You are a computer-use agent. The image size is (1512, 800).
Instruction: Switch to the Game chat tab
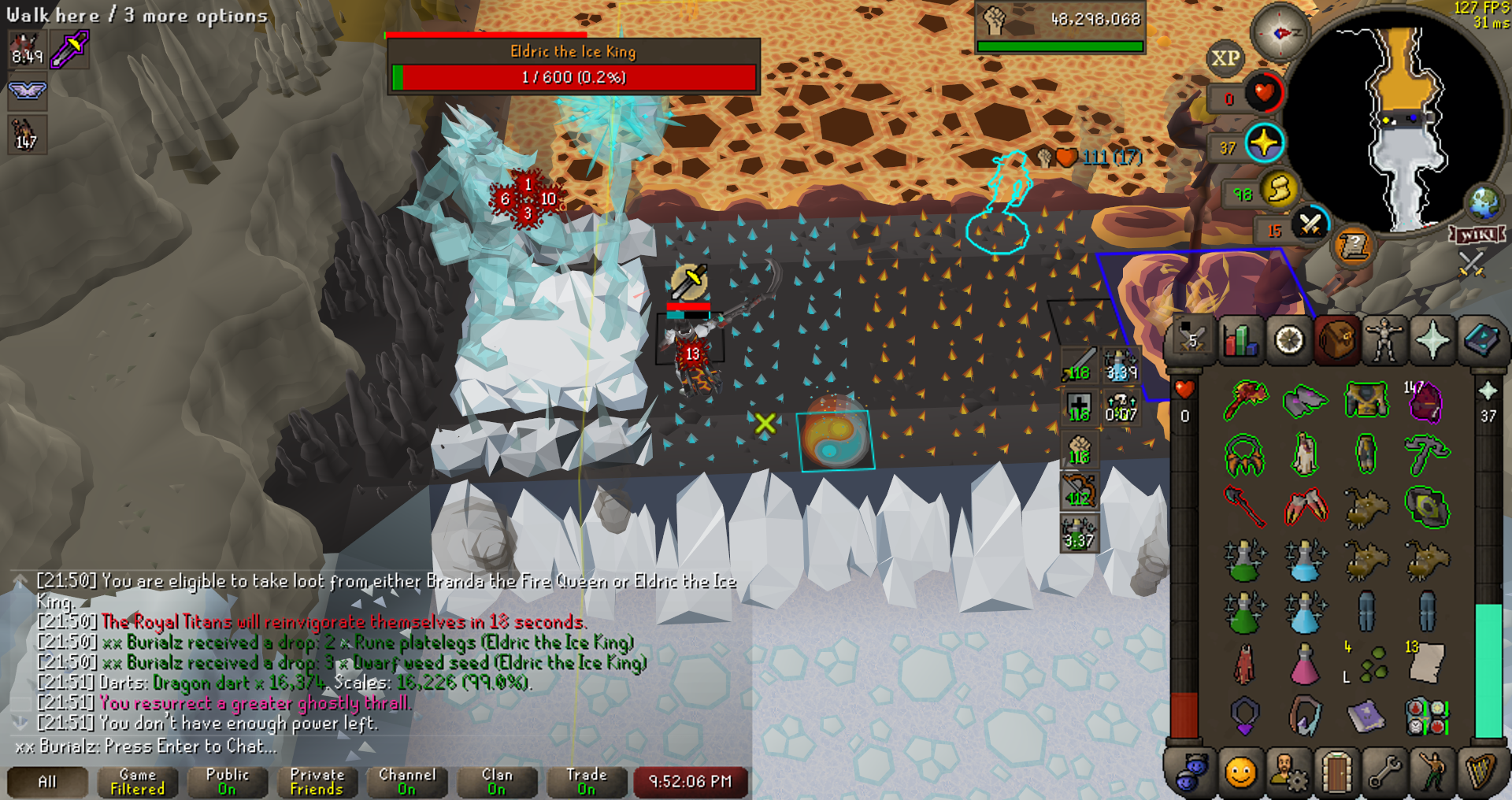click(x=137, y=782)
